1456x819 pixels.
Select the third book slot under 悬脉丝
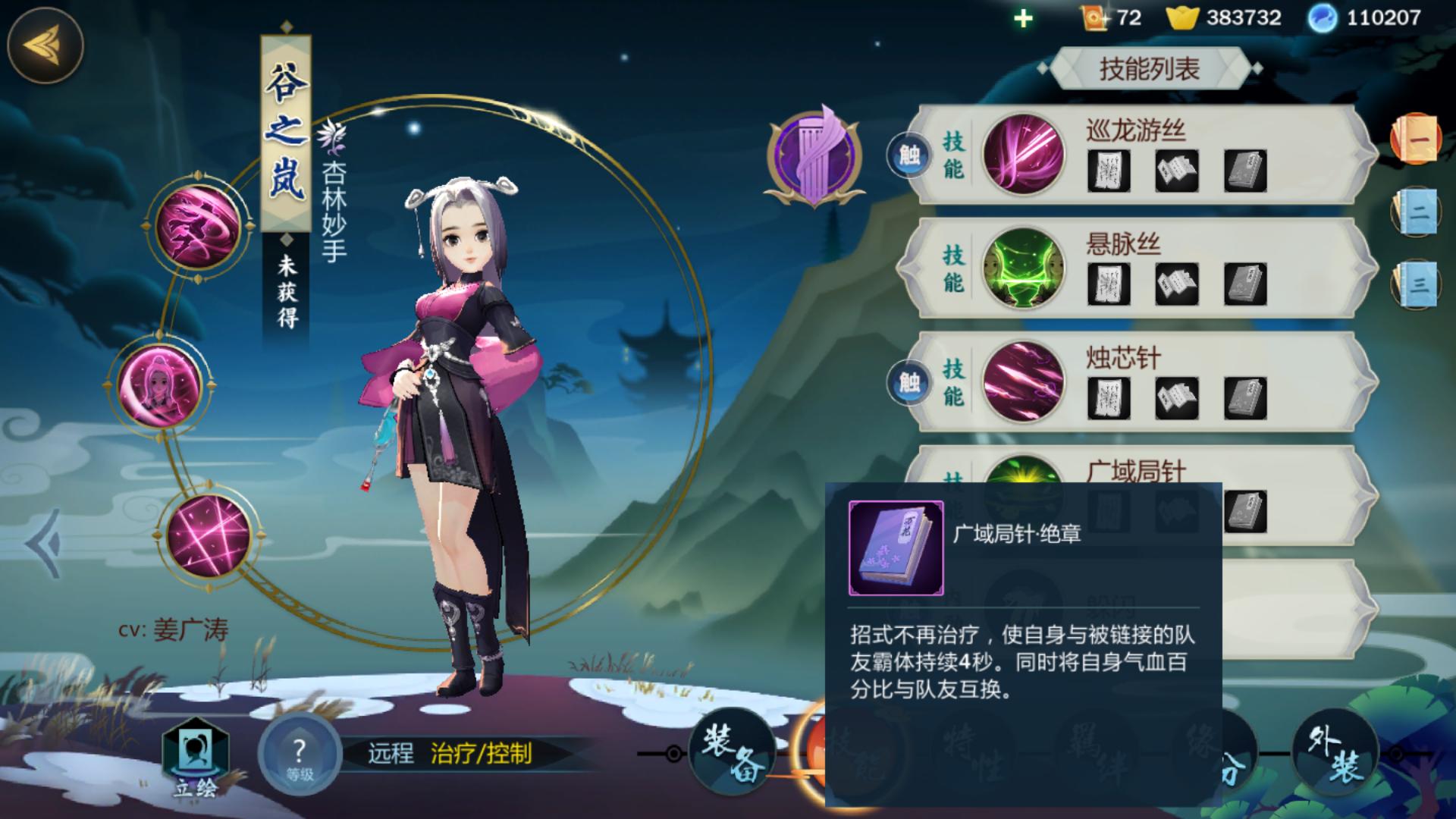click(1244, 284)
